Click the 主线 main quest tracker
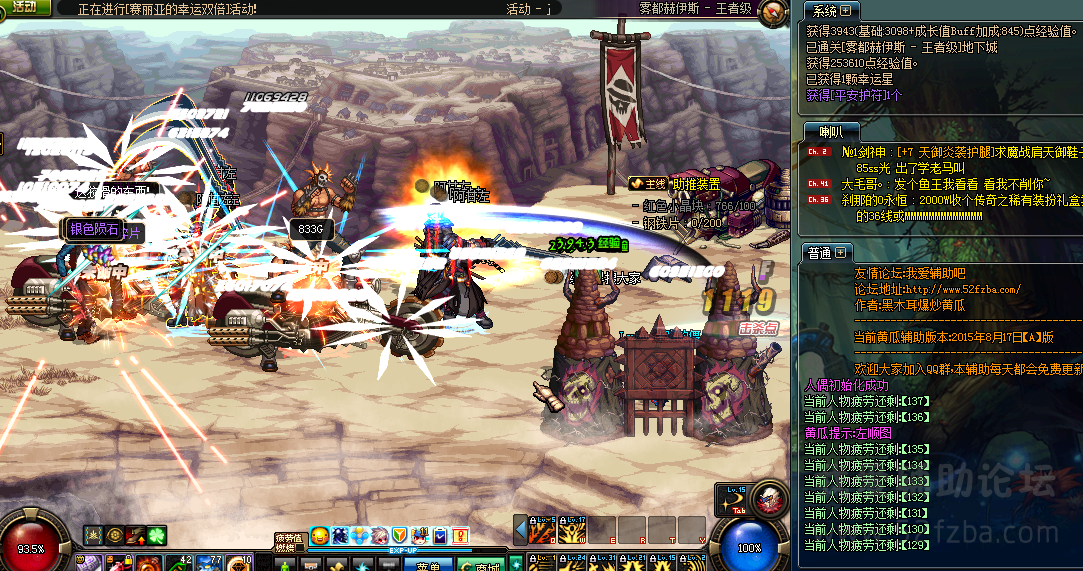The height and width of the screenshot is (571, 1083). [648, 184]
